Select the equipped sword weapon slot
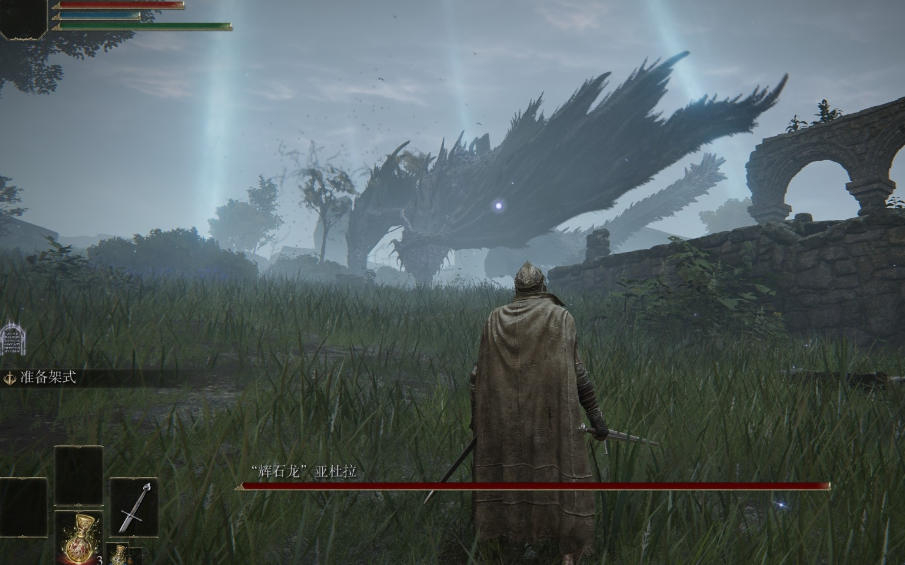The image size is (905, 565). click(x=133, y=506)
